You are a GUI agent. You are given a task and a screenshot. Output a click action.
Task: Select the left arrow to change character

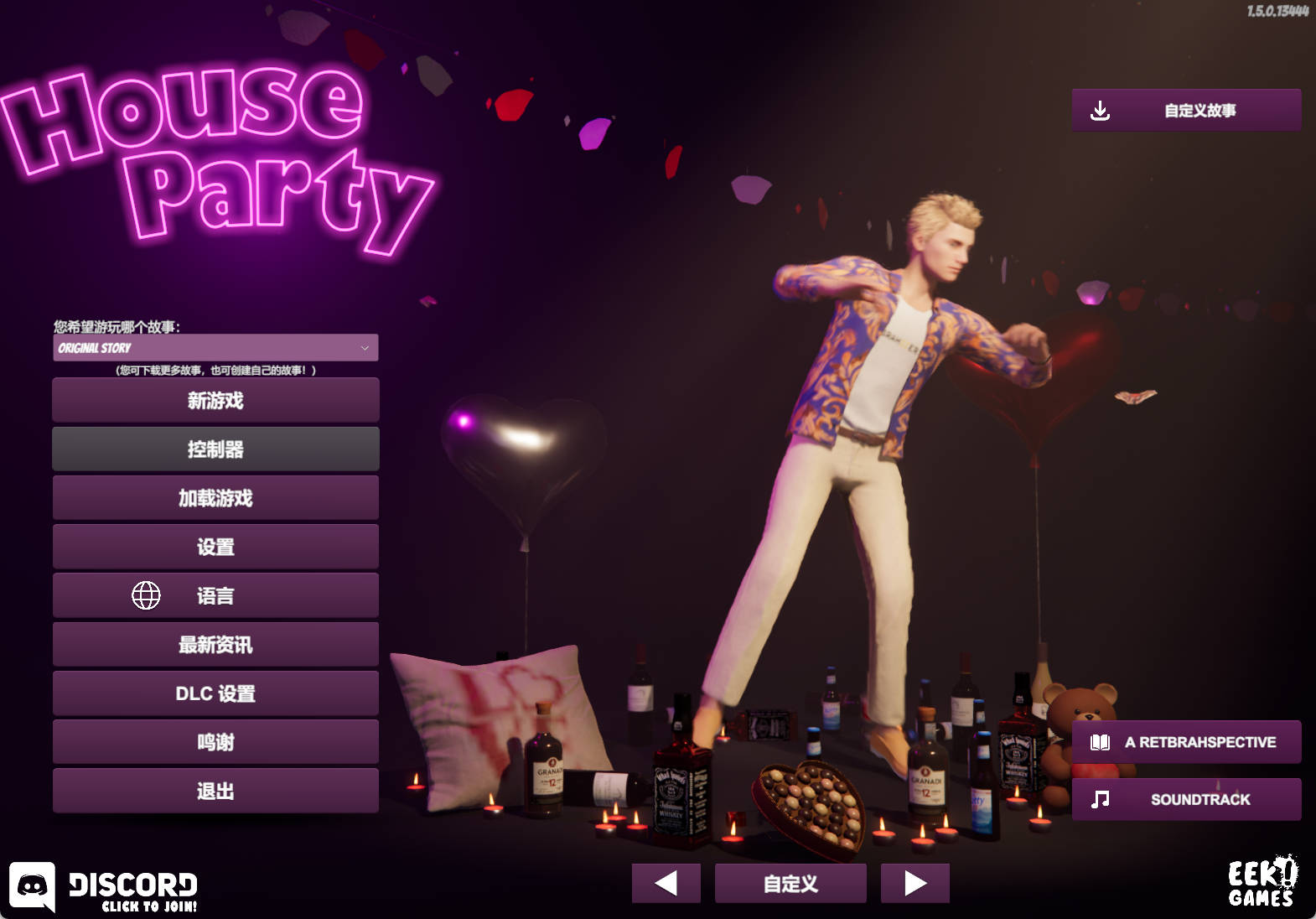coord(666,882)
